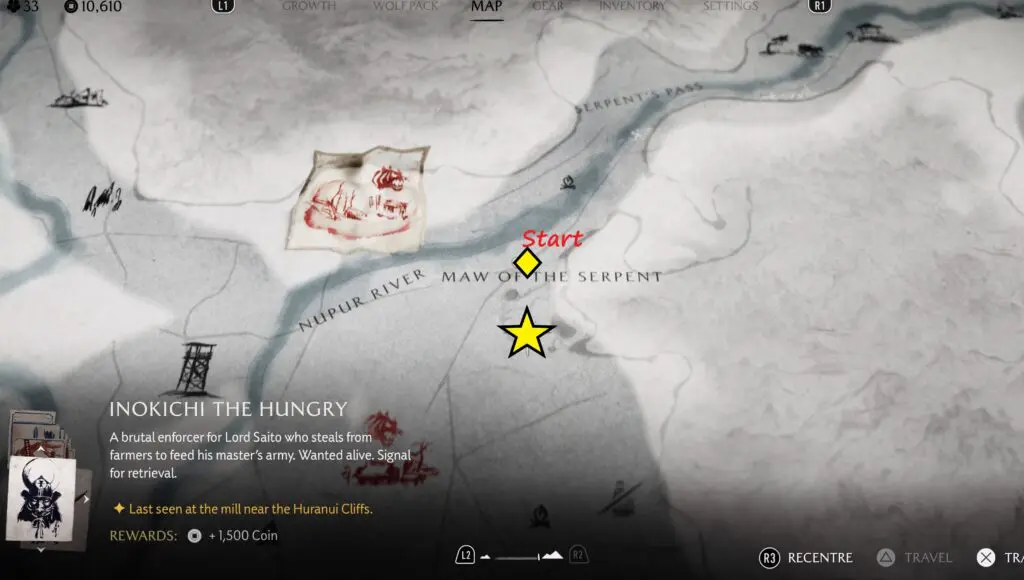The image size is (1024, 580).
Task: Cycle down through the bounty card stack
Action: tap(40, 548)
